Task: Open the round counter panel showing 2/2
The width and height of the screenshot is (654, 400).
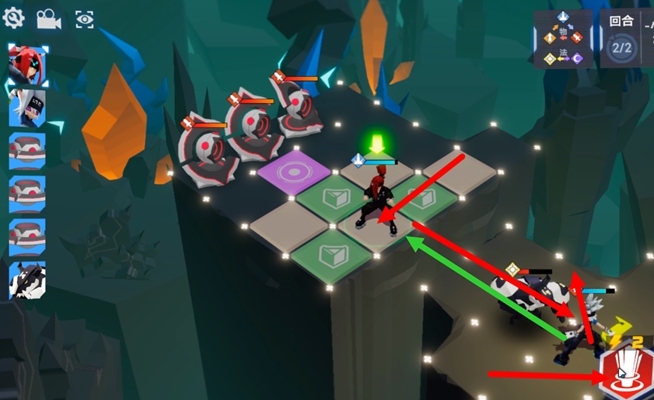Action: pyautogui.click(x=621, y=41)
